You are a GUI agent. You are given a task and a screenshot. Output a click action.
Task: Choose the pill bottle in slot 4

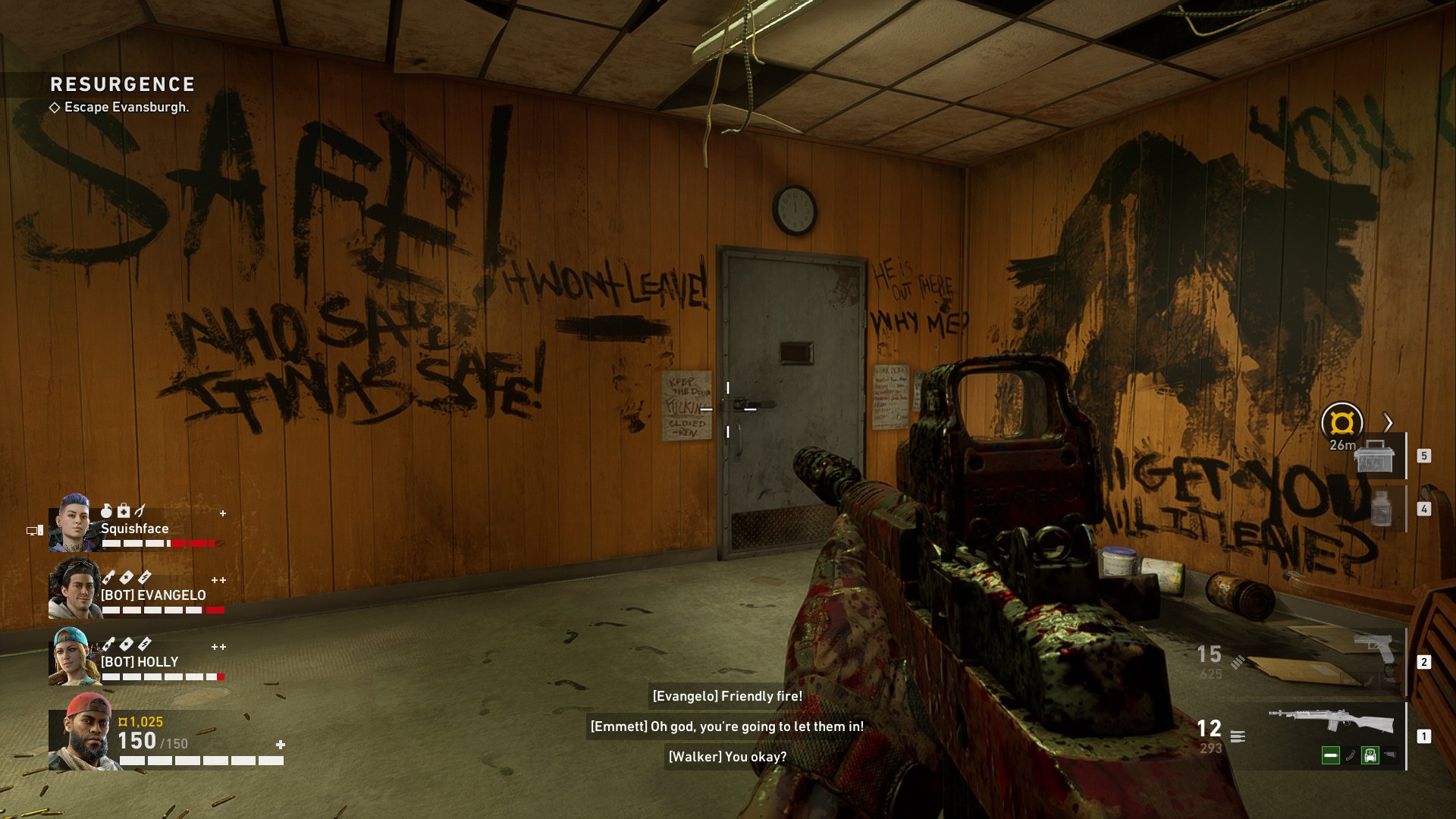[x=1381, y=508]
